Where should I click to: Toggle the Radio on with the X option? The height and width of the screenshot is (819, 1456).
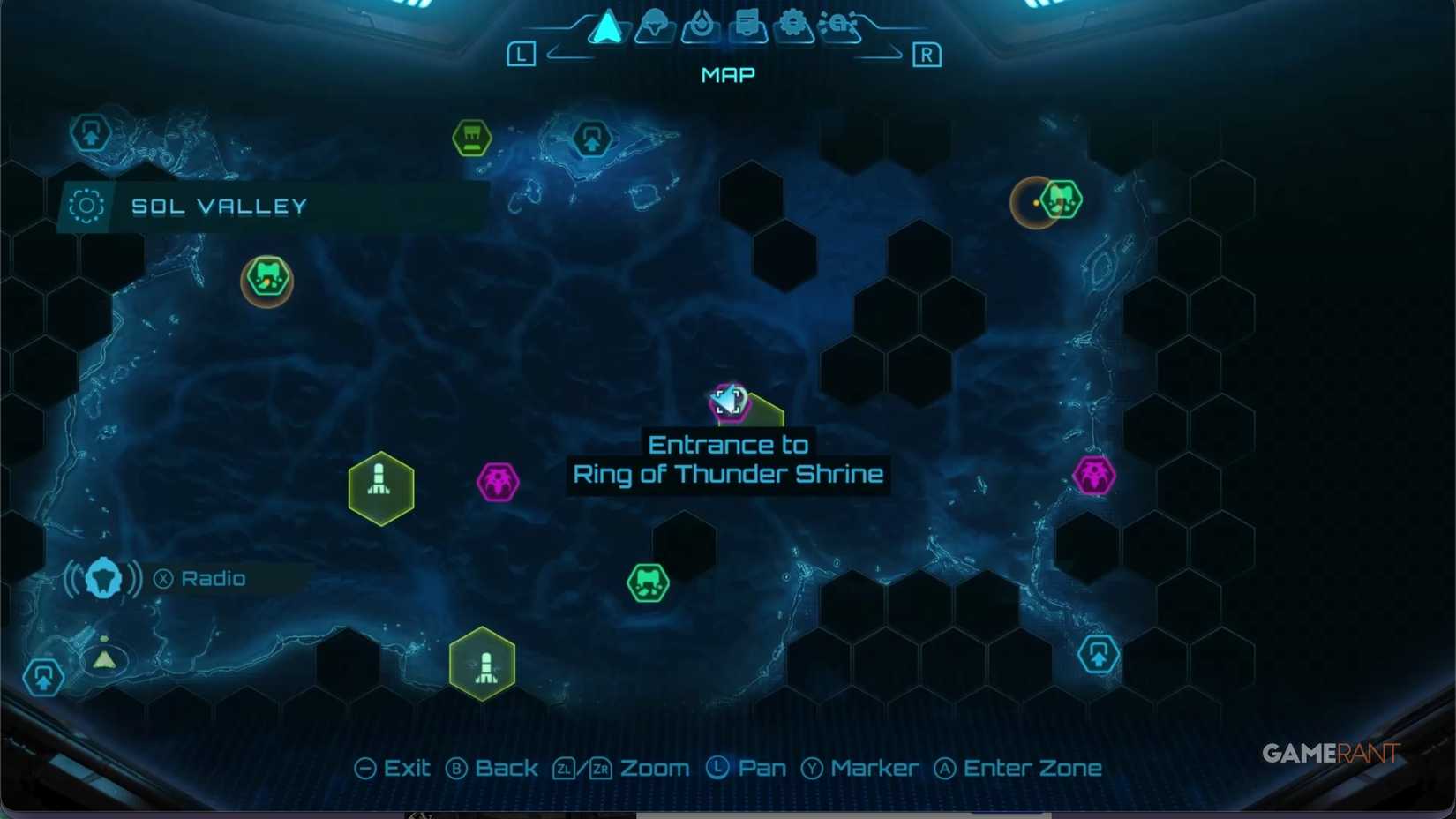(164, 578)
